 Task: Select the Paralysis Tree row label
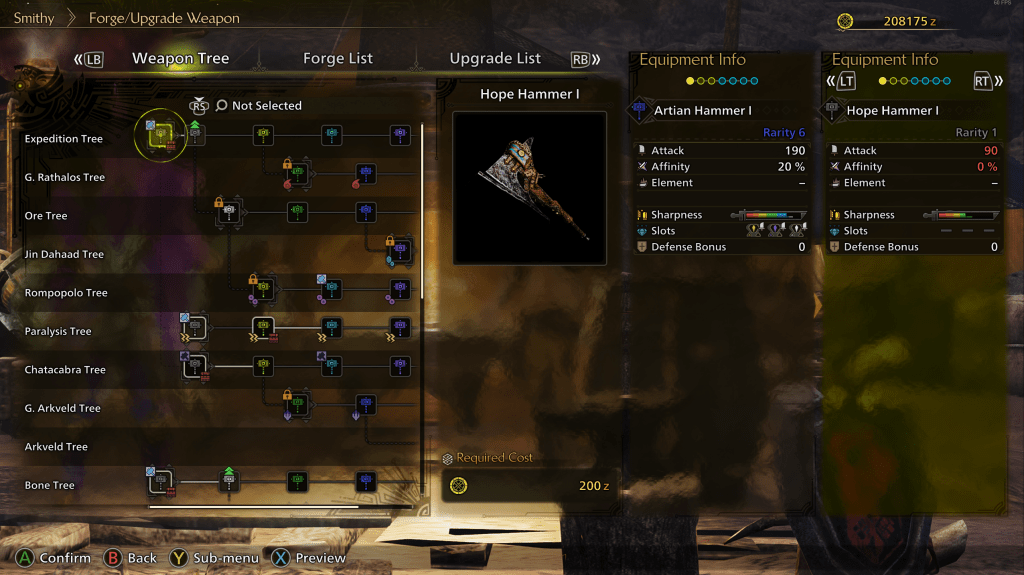pos(58,332)
